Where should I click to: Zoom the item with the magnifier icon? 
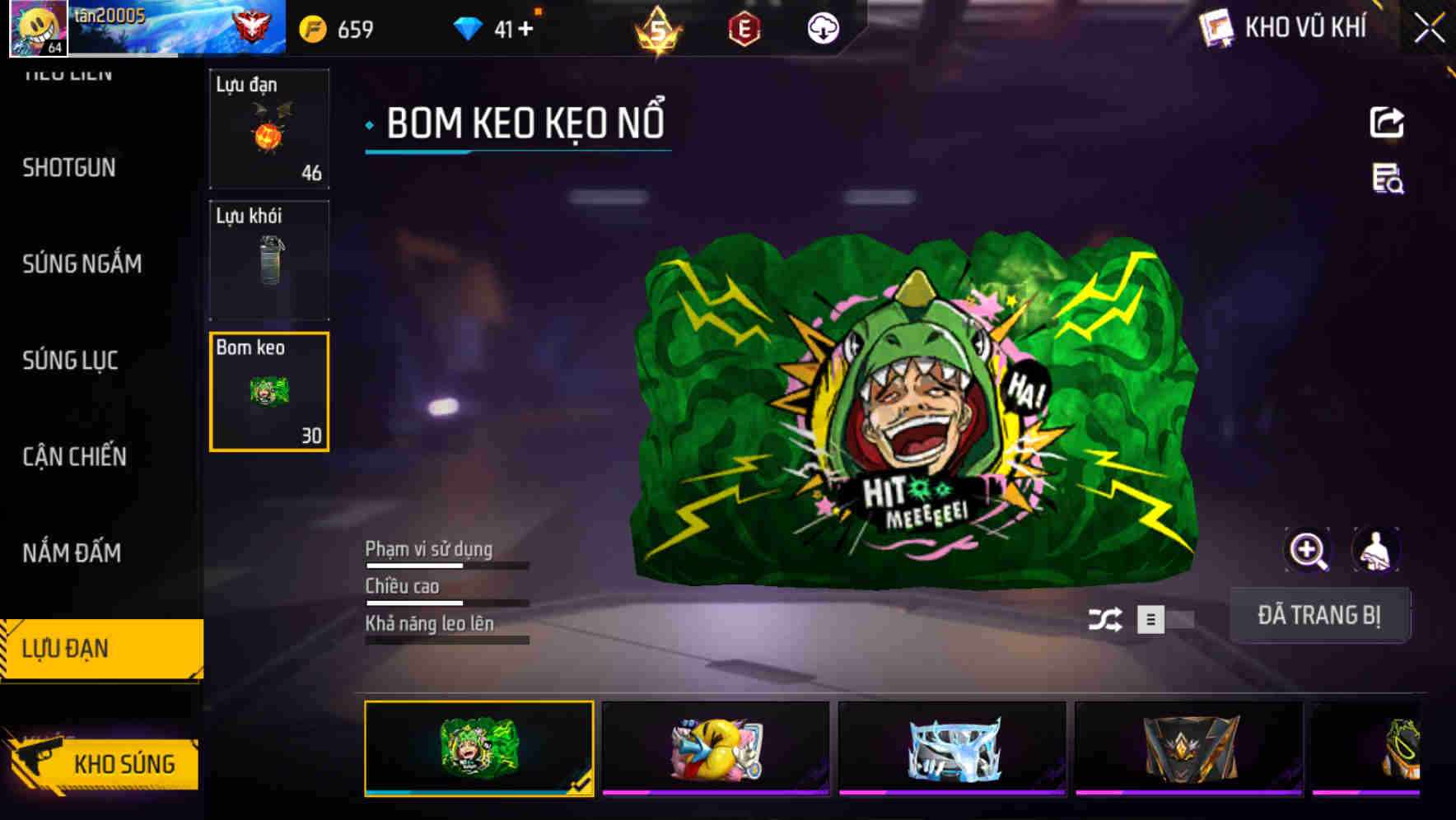(1308, 549)
